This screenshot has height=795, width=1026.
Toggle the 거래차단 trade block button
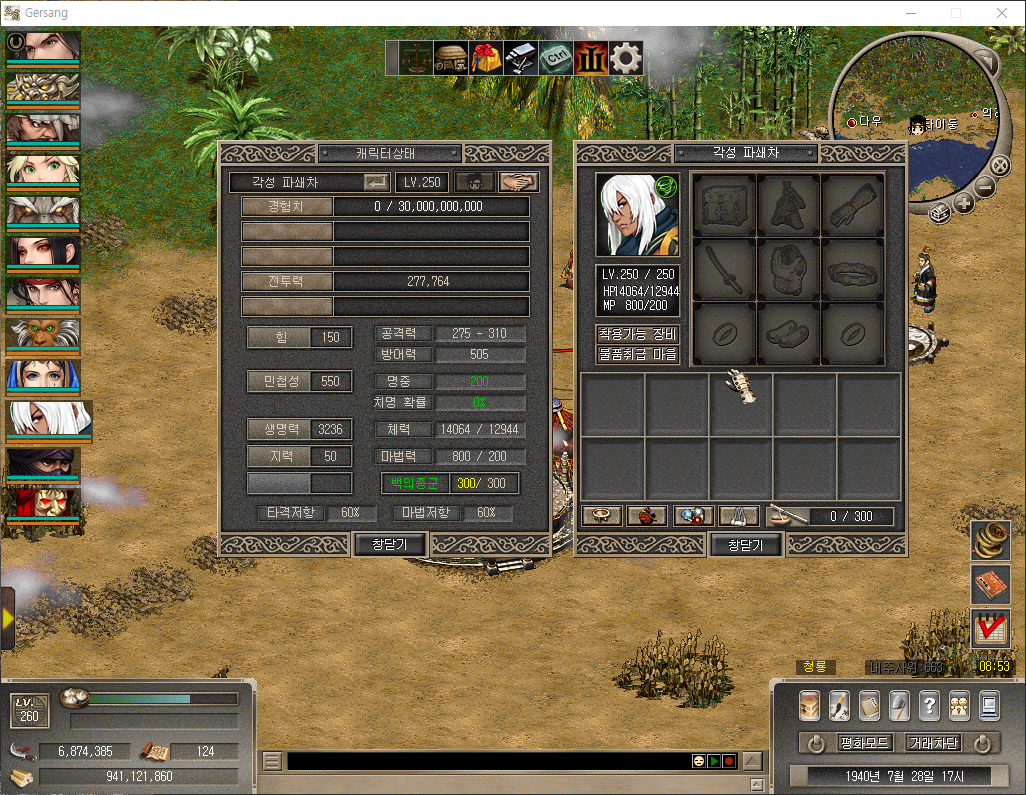[932, 743]
